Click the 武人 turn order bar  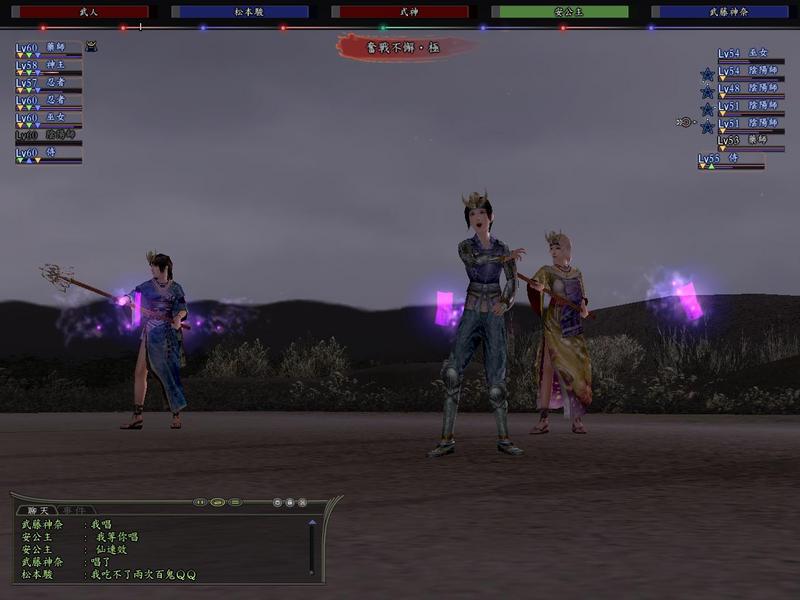point(79,12)
